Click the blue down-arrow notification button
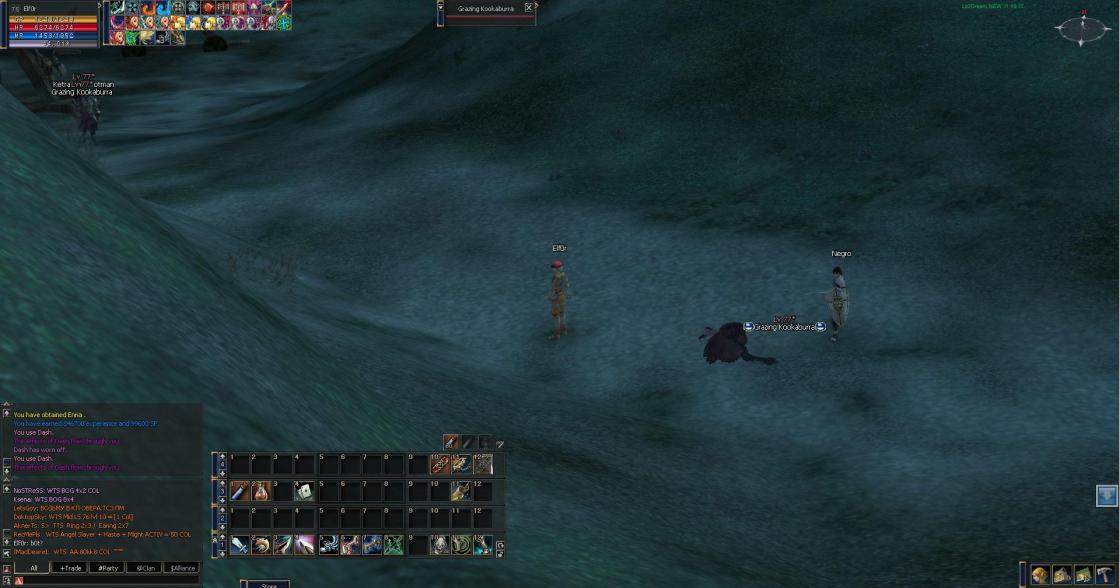 tap(1106, 495)
